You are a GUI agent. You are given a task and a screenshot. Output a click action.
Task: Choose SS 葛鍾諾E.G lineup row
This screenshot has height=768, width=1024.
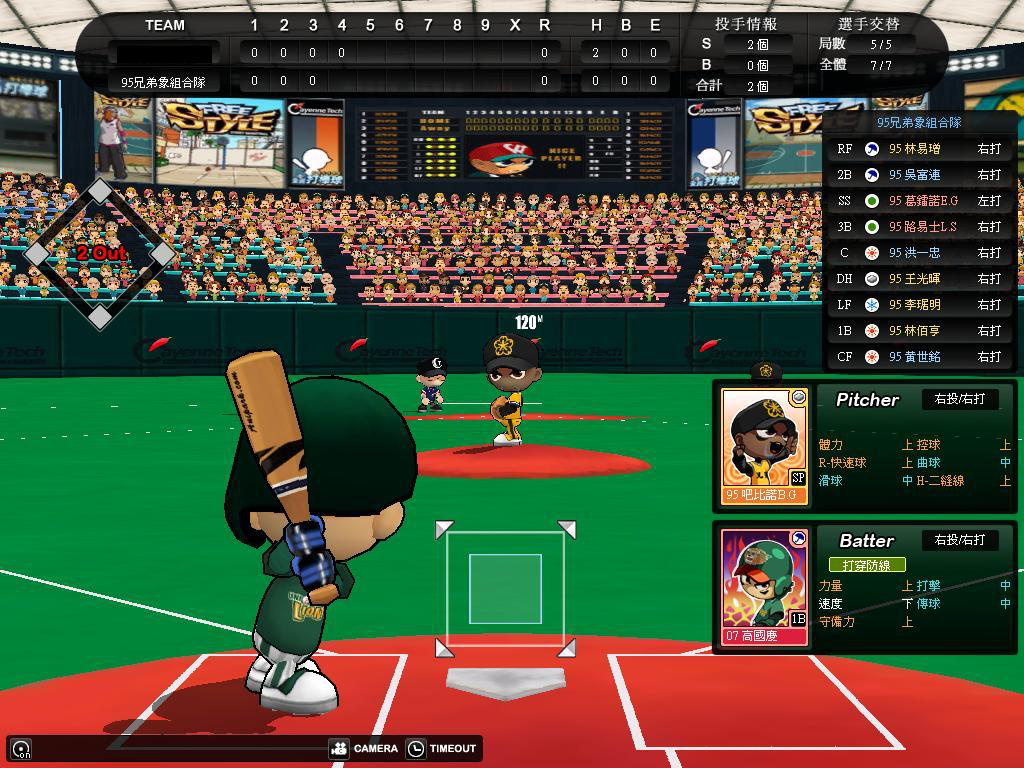click(x=920, y=201)
